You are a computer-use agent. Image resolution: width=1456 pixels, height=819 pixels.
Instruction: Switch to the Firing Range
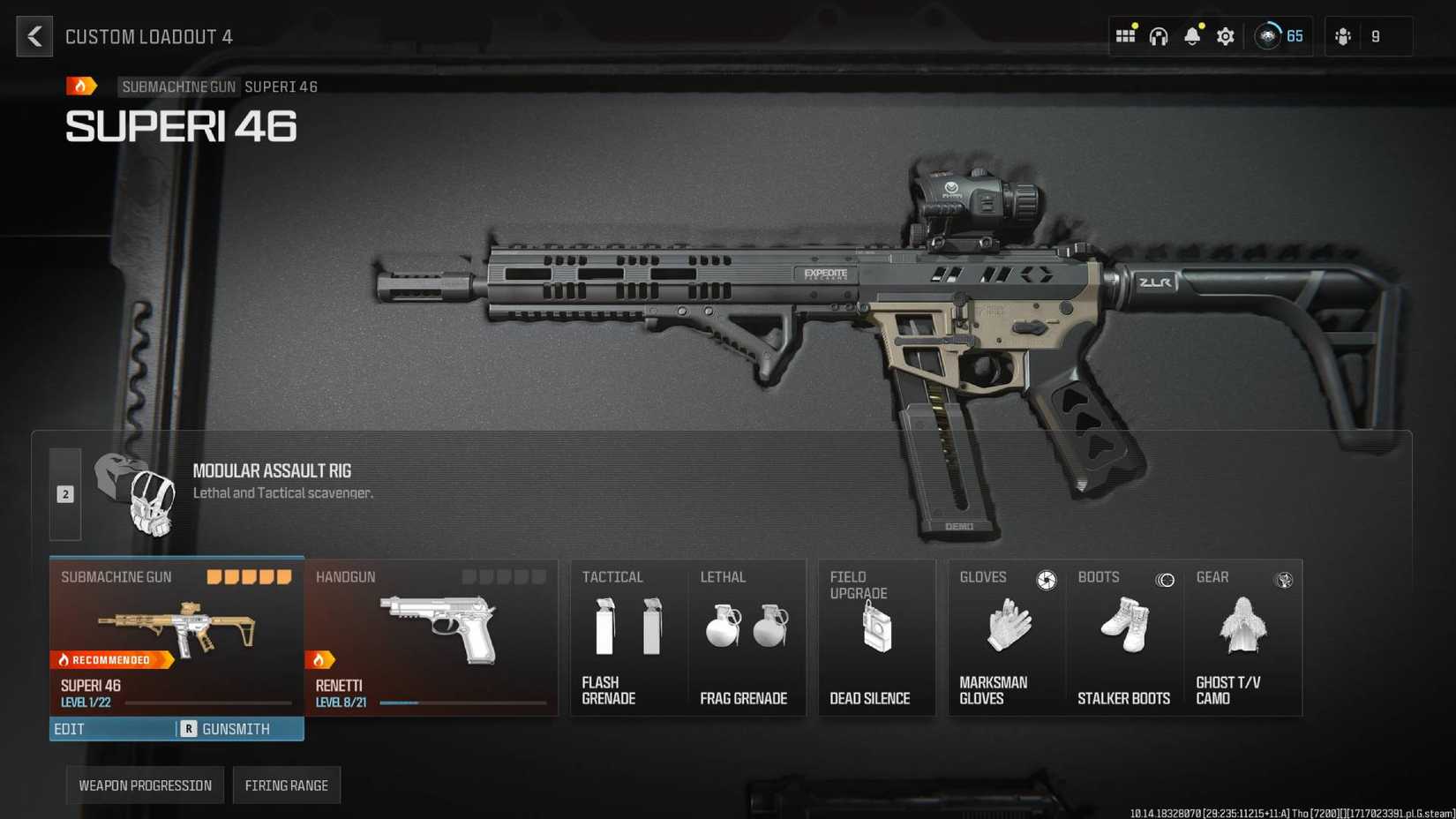click(287, 785)
